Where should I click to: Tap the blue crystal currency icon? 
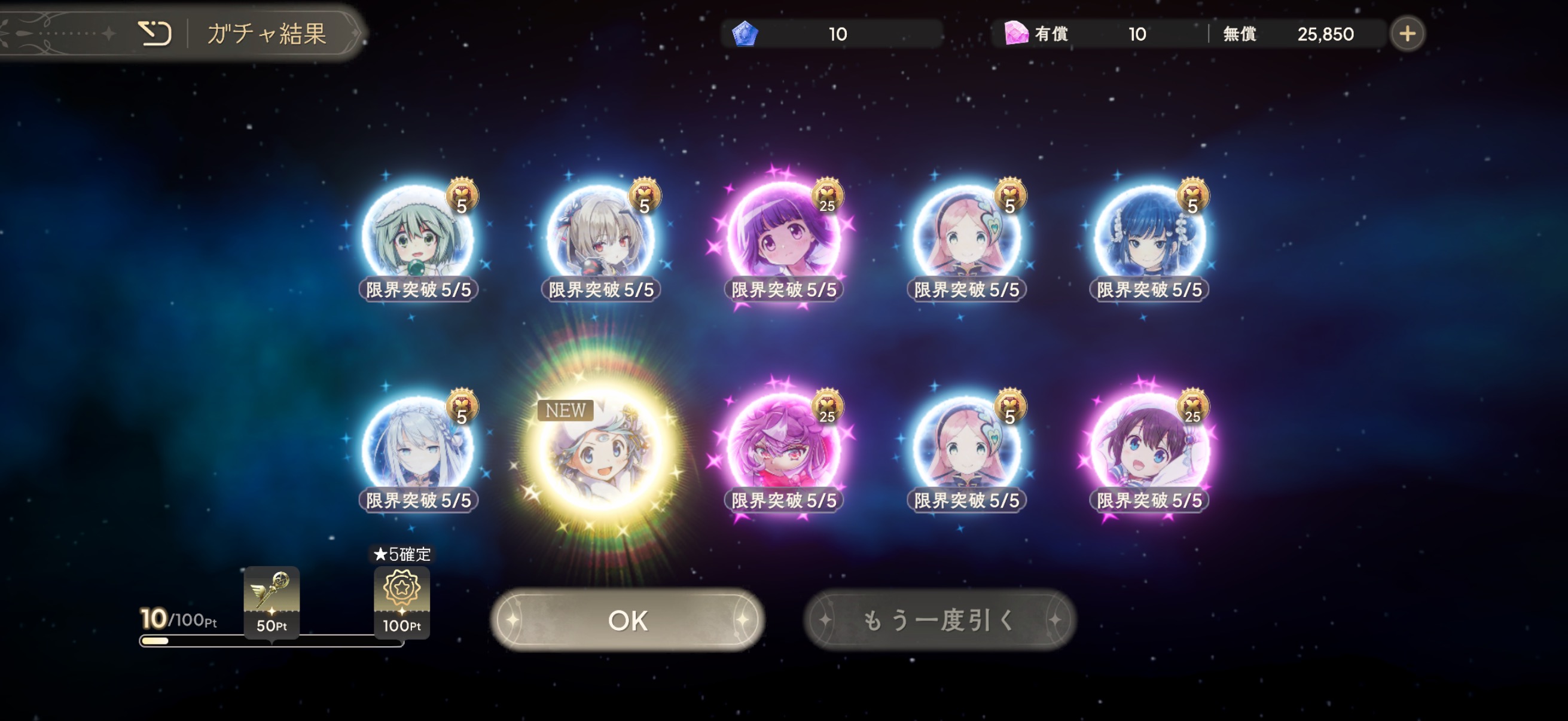coord(745,33)
